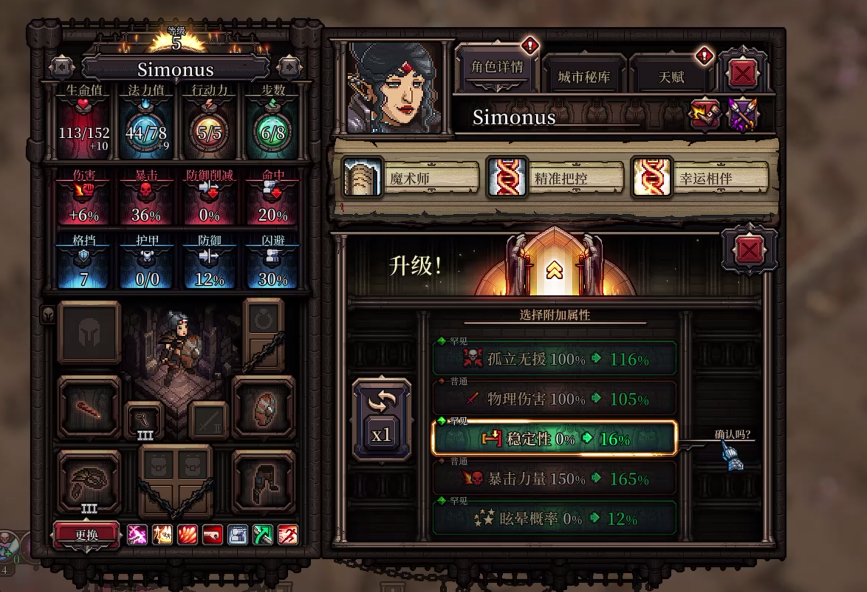Close the character window with the top red X
This screenshot has width=867, height=592.
[742, 73]
